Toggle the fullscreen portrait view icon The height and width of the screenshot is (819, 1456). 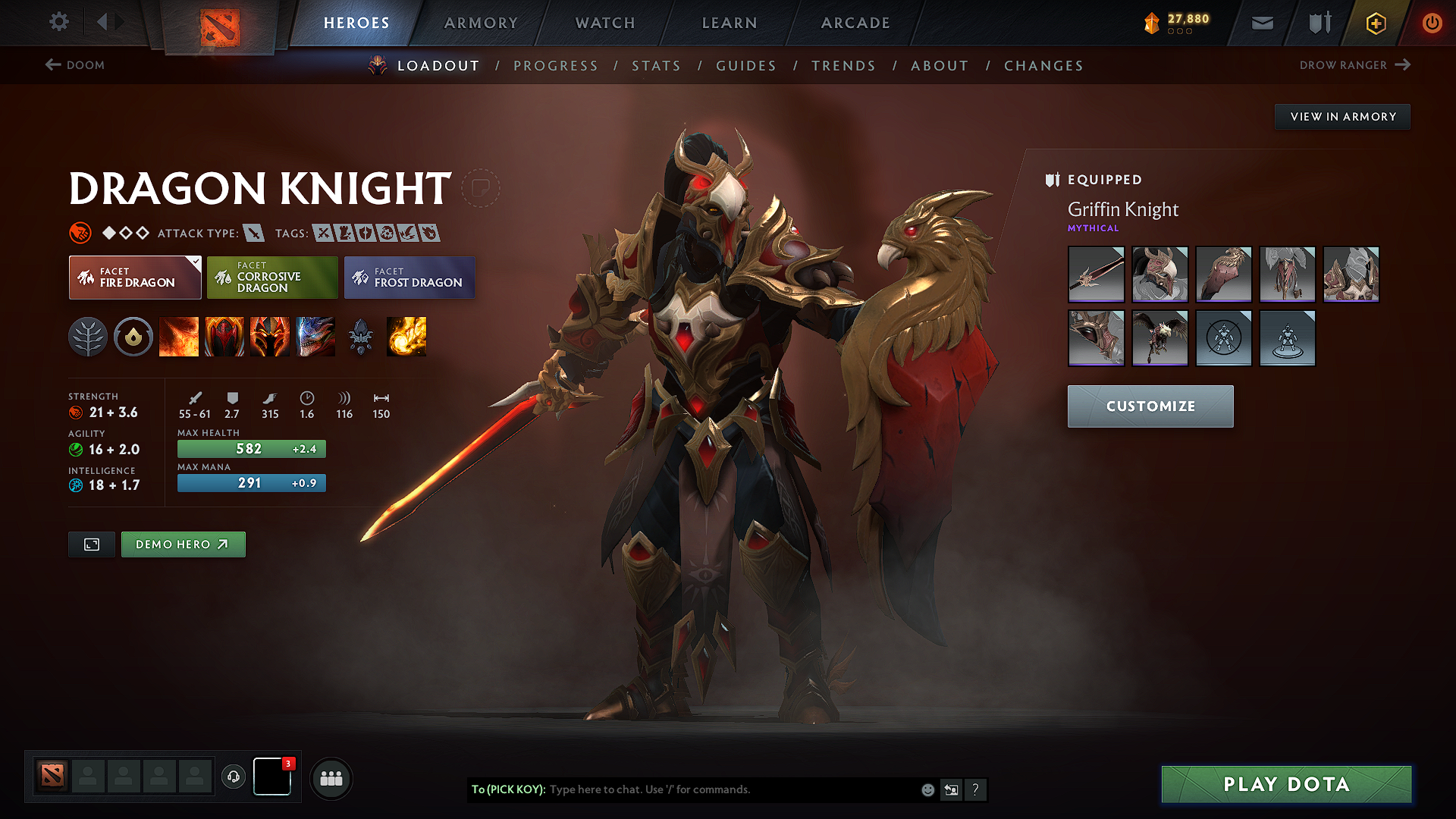pos(91,544)
